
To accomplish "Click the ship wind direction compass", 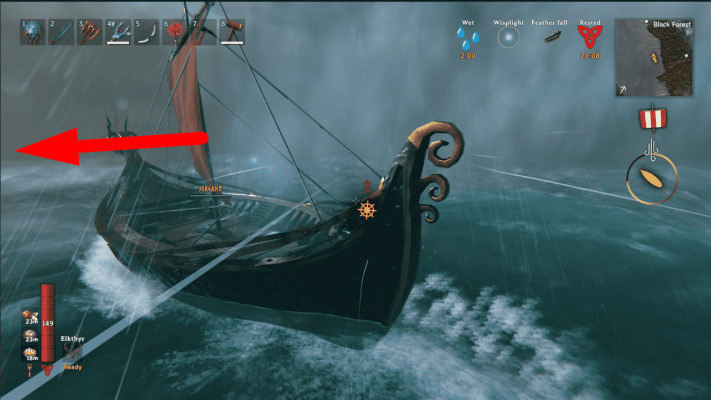I will [652, 178].
